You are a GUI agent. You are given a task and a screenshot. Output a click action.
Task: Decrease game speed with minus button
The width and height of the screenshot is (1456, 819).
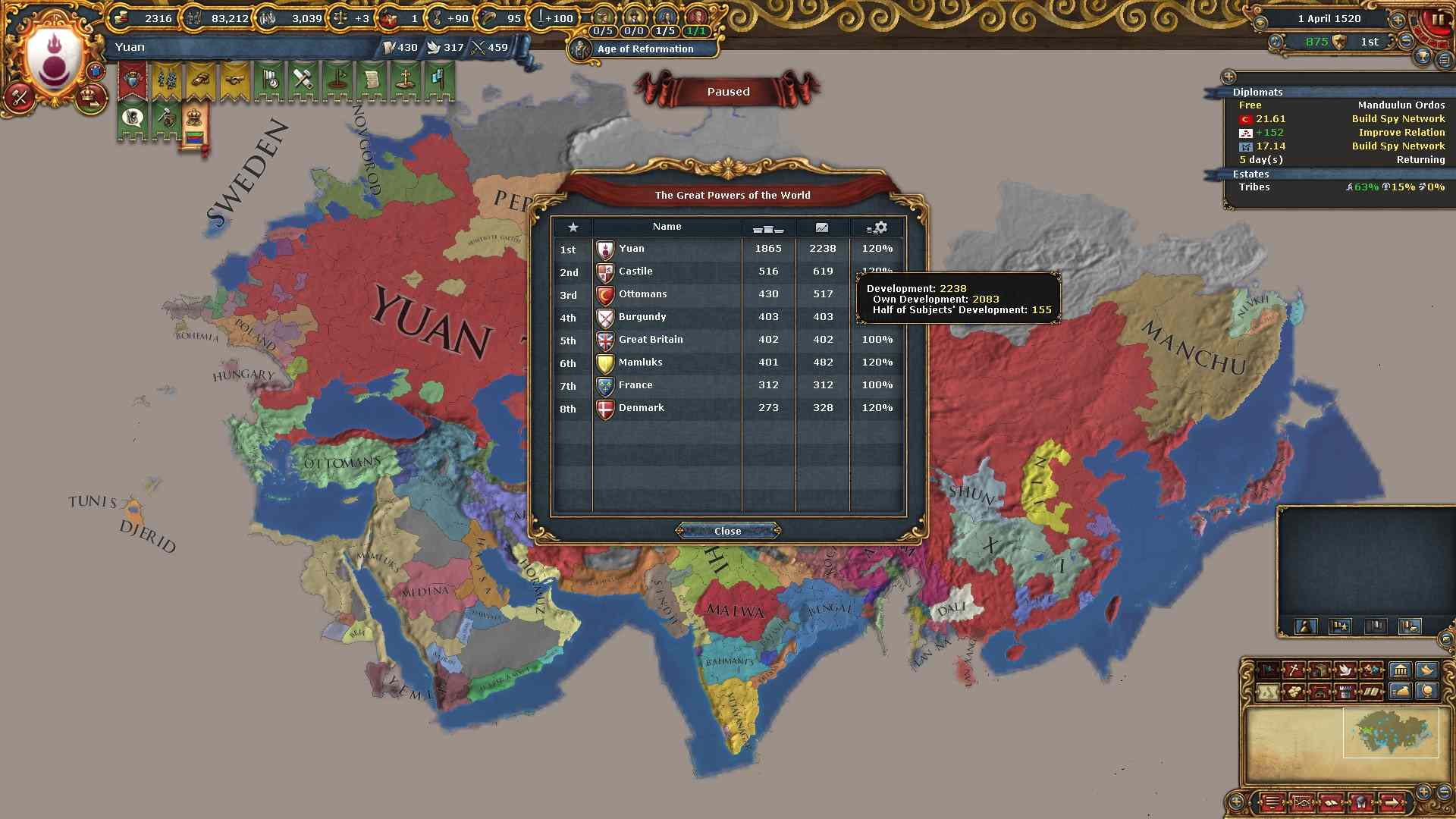click(x=1406, y=42)
